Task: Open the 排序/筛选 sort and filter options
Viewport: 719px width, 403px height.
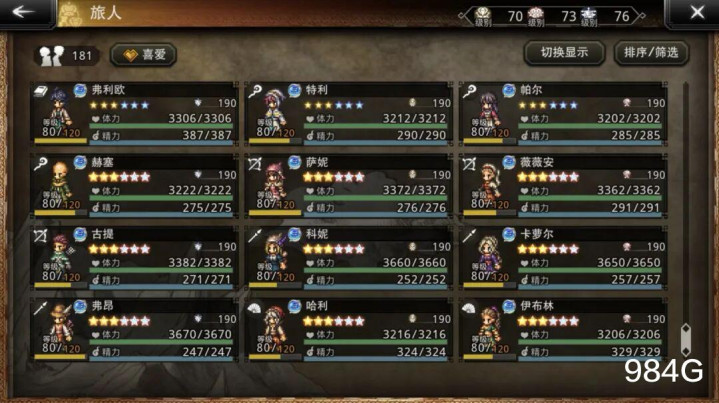Action: pos(650,53)
